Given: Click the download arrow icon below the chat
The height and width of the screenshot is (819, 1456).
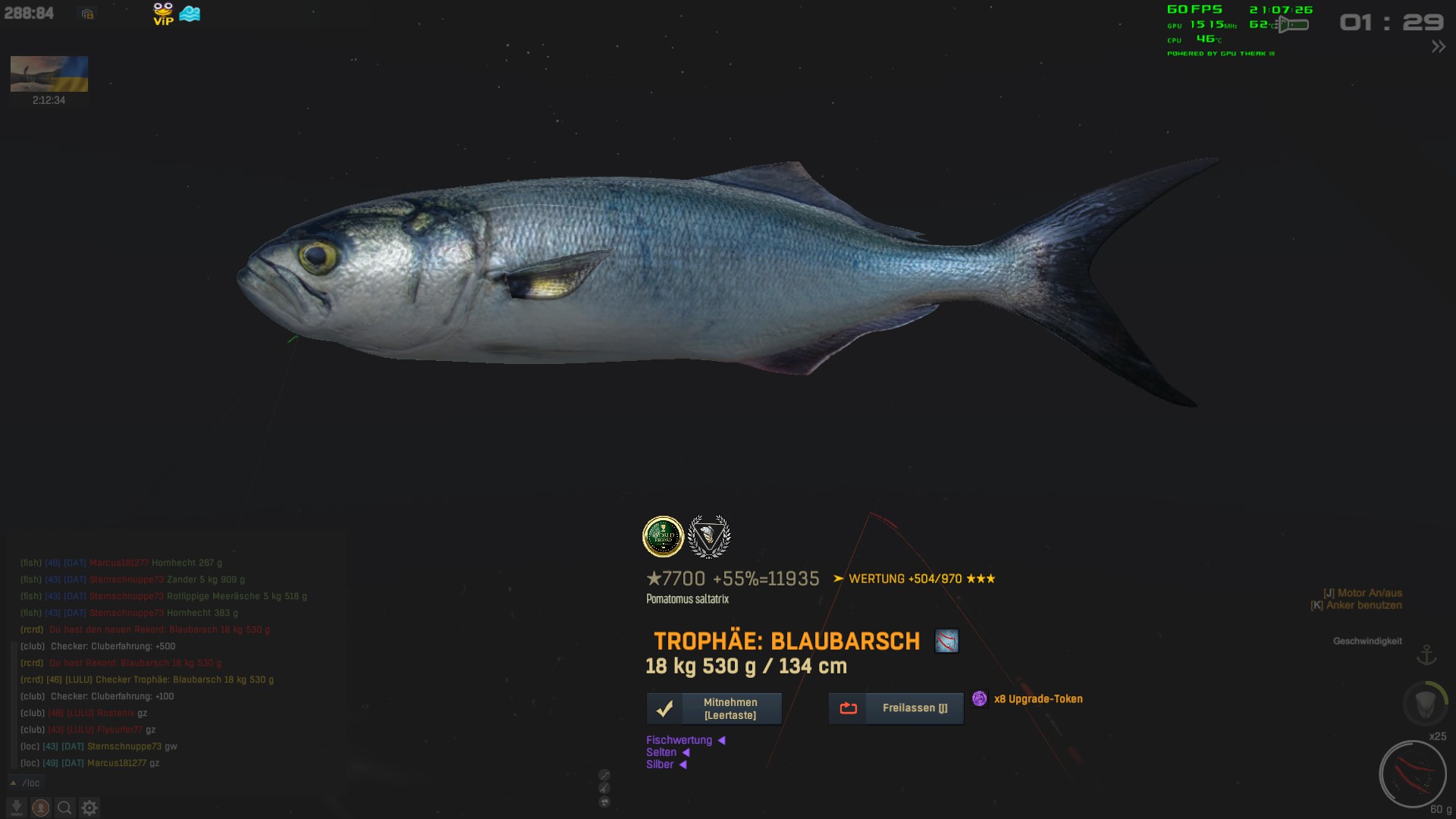Looking at the screenshot, I should 16,808.
